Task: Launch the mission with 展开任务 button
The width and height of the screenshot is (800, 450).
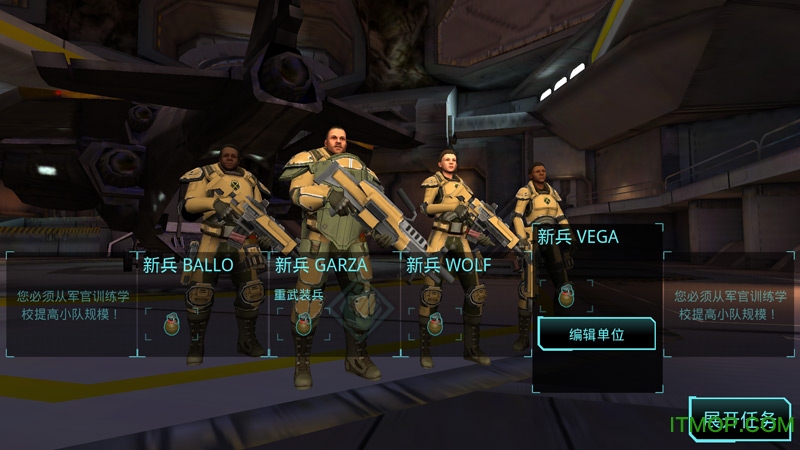Action: pyautogui.click(x=740, y=420)
